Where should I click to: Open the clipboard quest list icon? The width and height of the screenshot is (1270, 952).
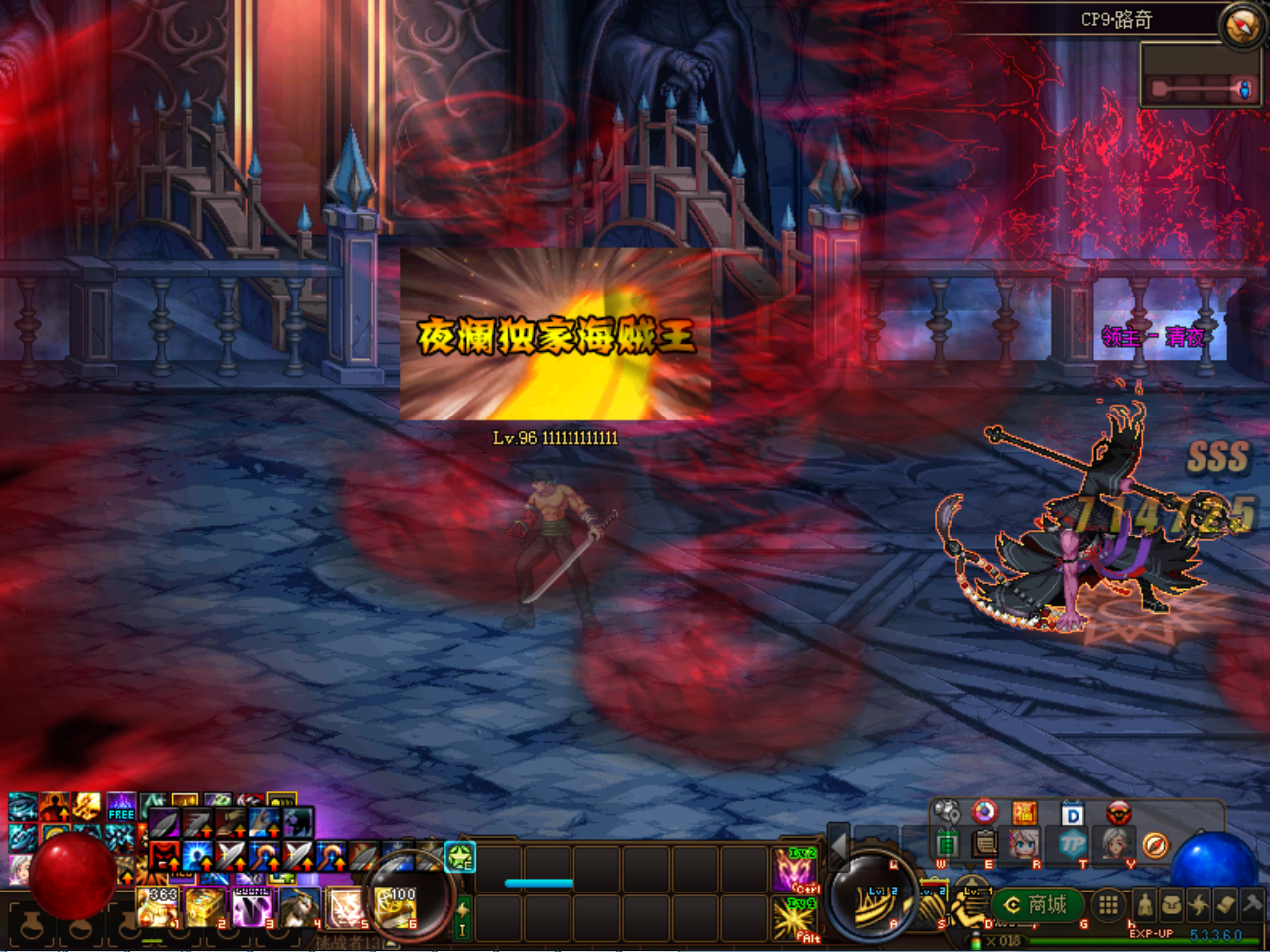(x=984, y=844)
